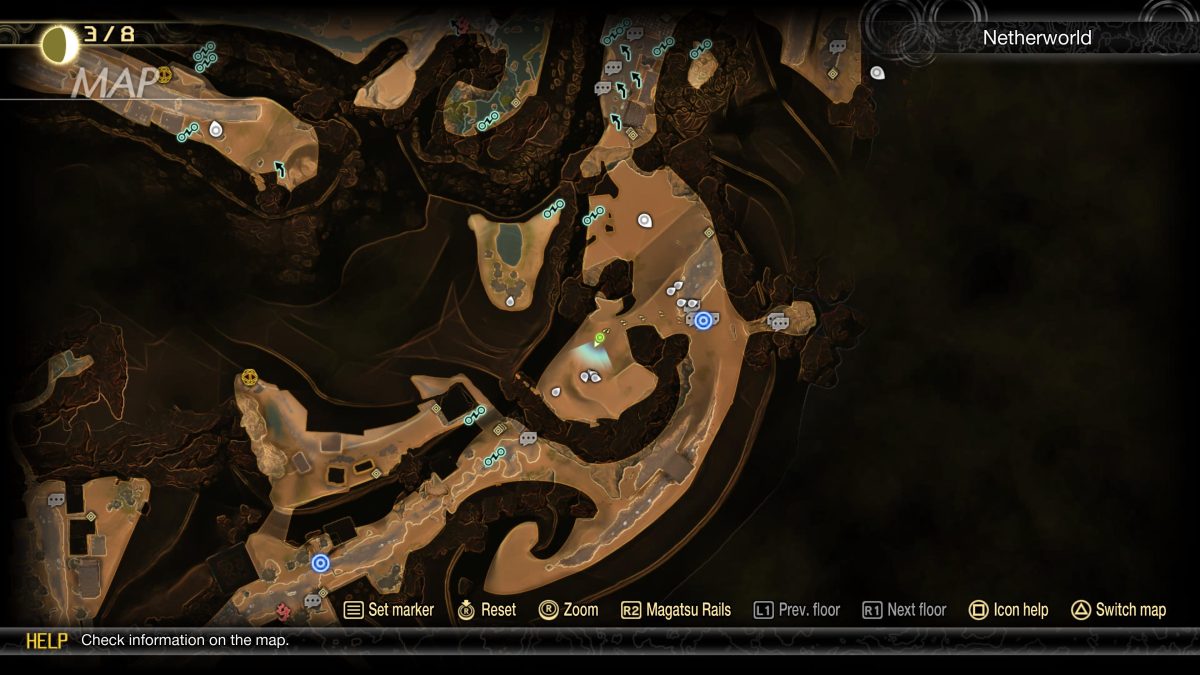Click the gold emblem marker beside MAP title
Image resolution: width=1200 pixels, height=675 pixels.
(165, 74)
